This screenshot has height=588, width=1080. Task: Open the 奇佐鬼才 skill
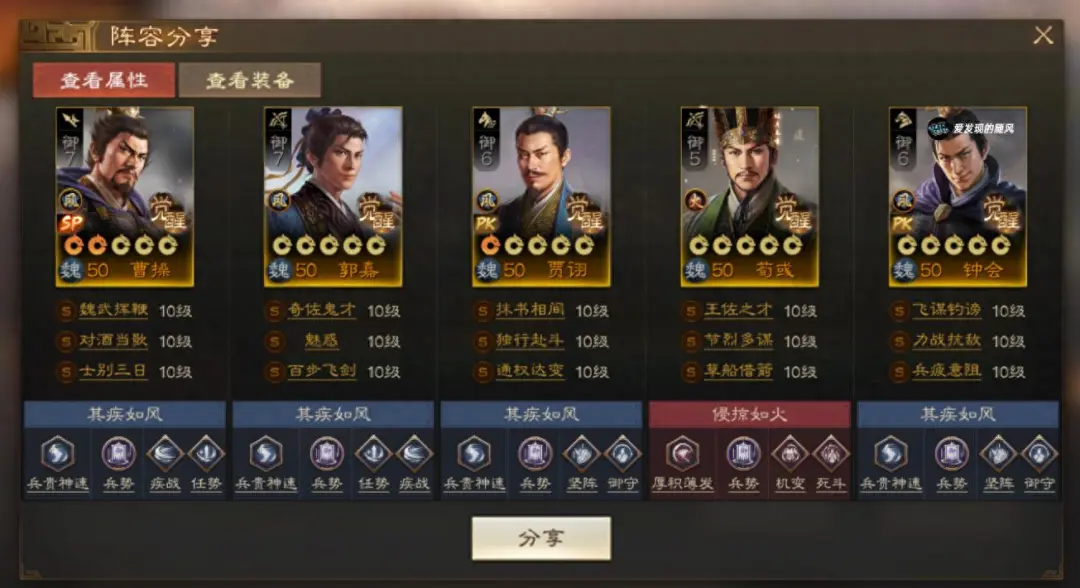click(x=321, y=311)
